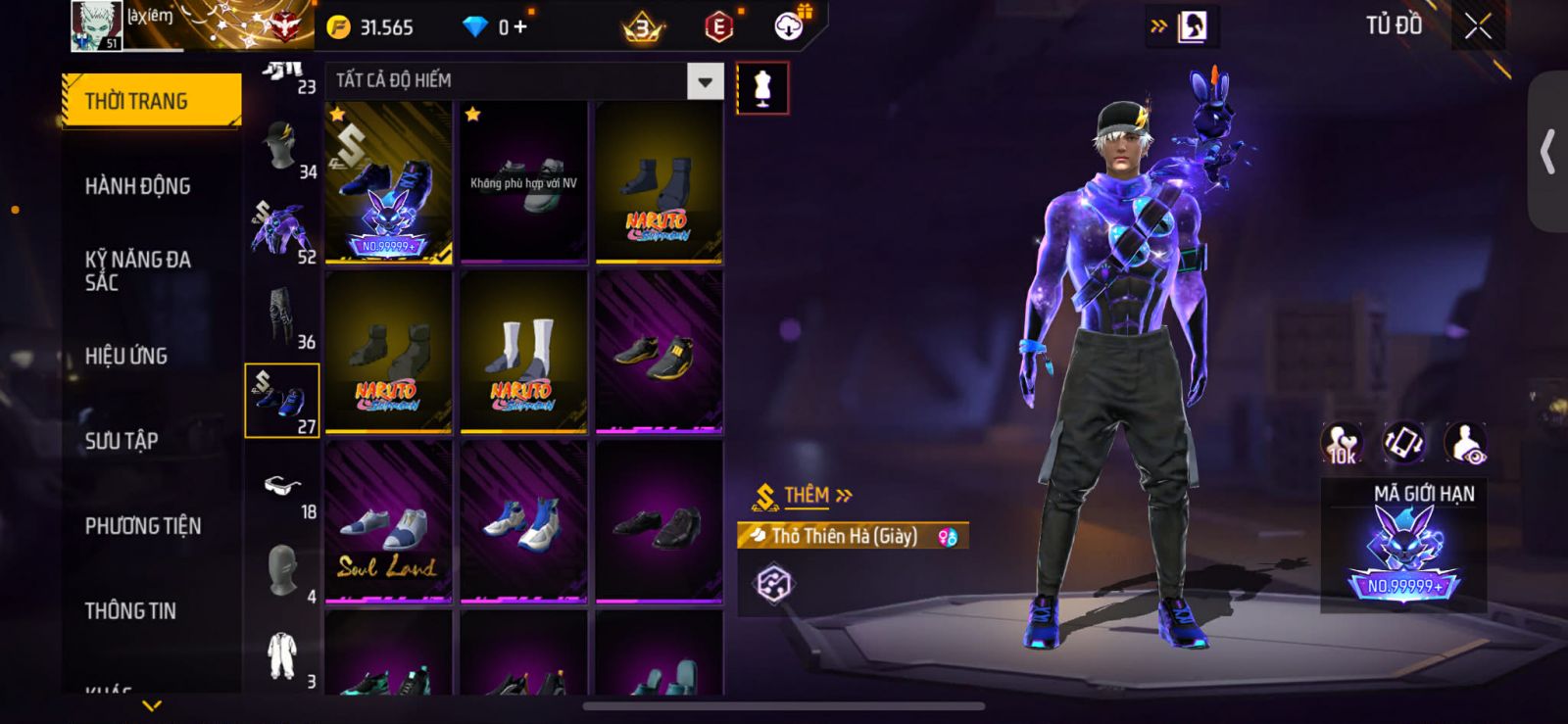Show the THÔNG TIN section

click(130, 611)
